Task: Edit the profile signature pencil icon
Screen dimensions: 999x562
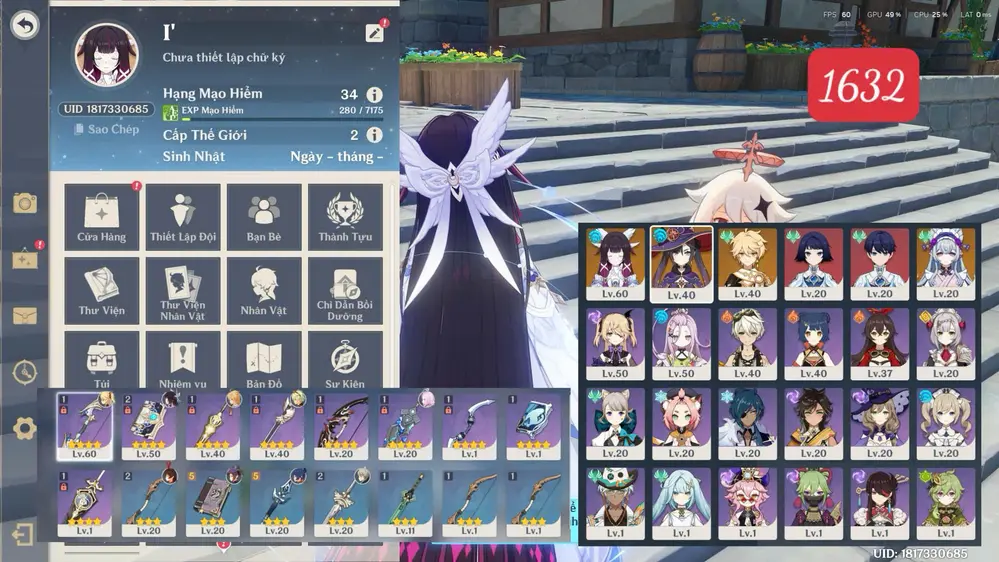Action: [375, 33]
